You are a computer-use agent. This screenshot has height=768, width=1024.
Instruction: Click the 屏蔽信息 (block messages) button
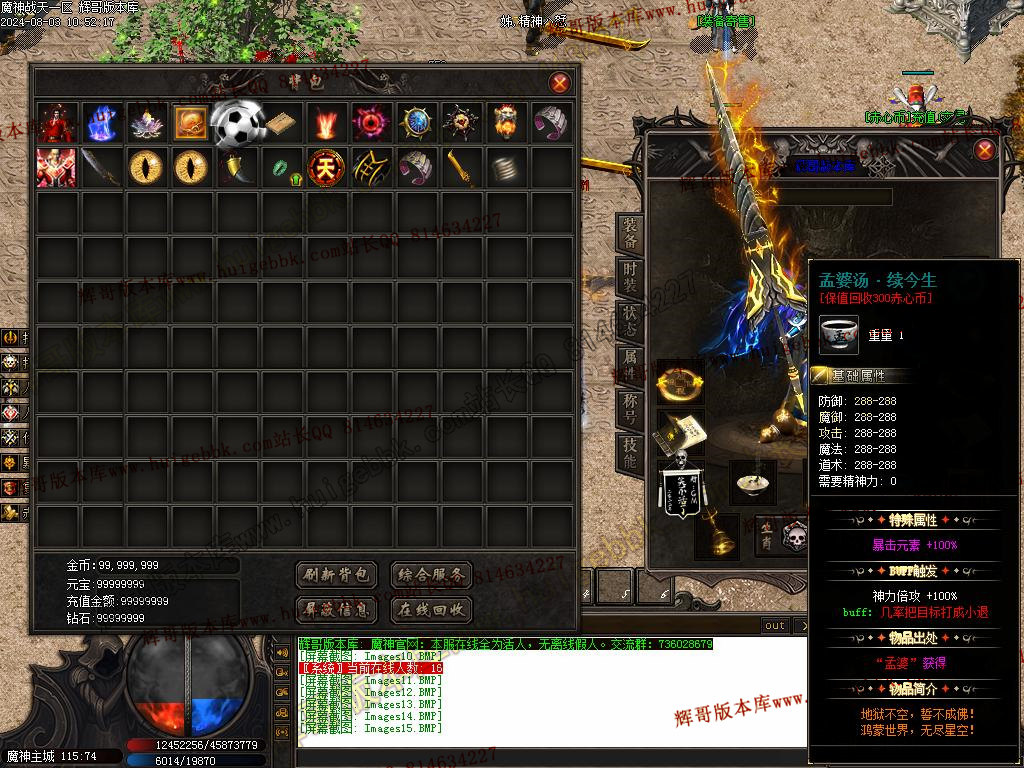click(x=337, y=609)
